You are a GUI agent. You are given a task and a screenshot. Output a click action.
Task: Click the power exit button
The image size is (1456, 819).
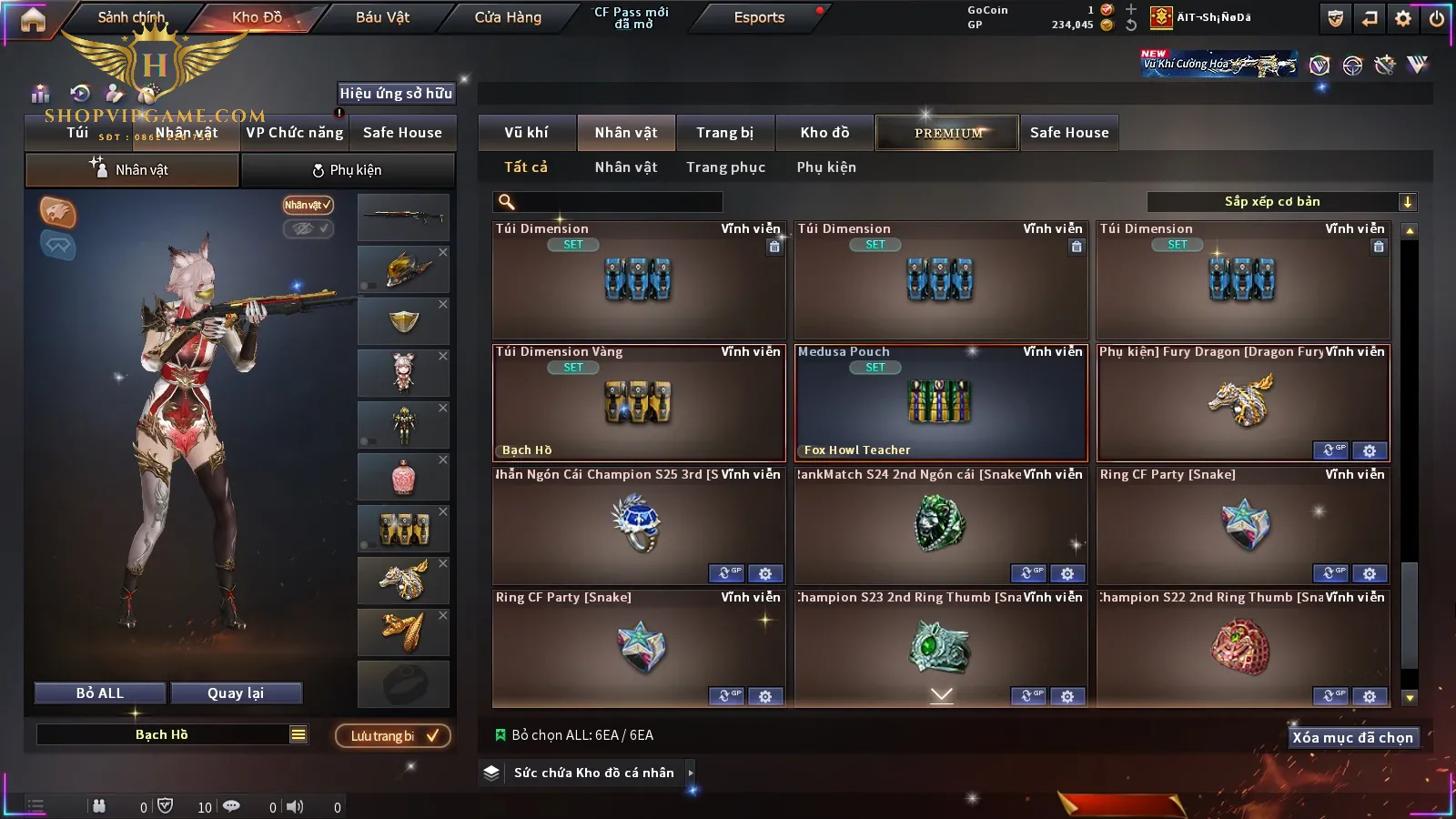point(1437,18)
